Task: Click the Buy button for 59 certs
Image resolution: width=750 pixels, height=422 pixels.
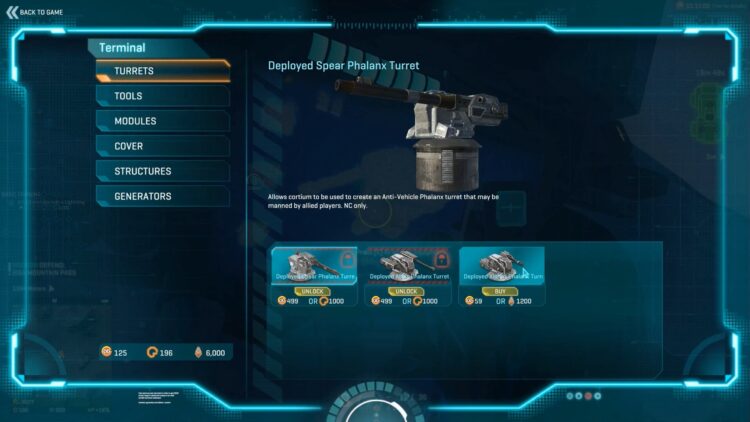Action: (x=500, y=290)
